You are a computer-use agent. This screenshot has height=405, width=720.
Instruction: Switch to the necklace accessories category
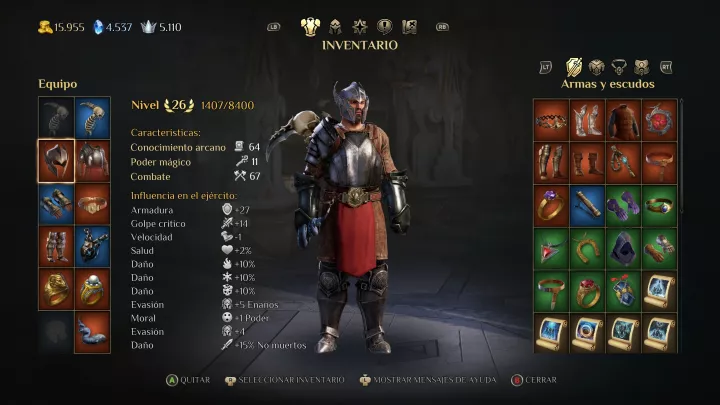(x=620, y=67)
